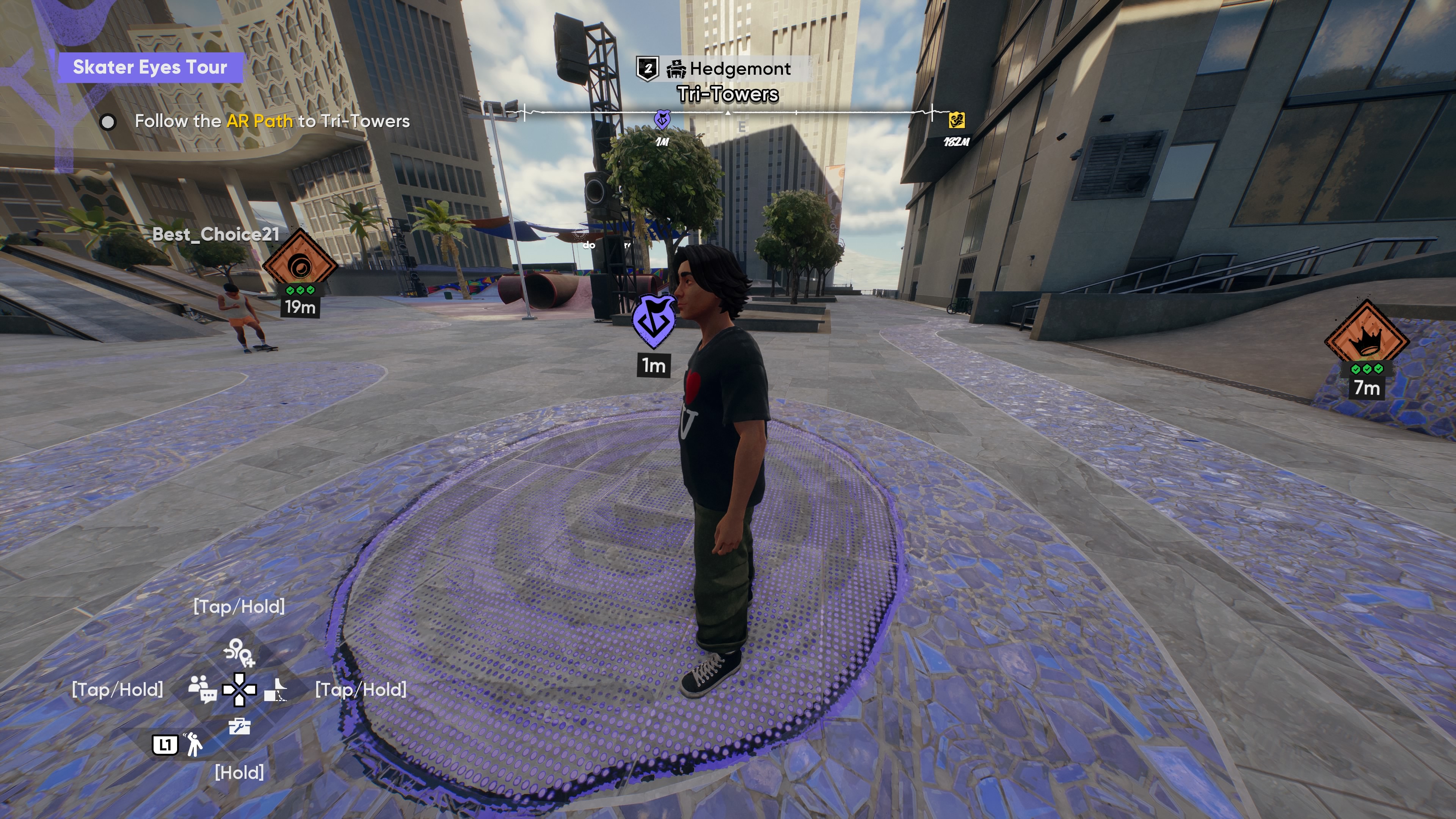Open the social chat icon in the quick menu
The height and width of the screenshot is (819, 1456).
[x=202, y=689]
